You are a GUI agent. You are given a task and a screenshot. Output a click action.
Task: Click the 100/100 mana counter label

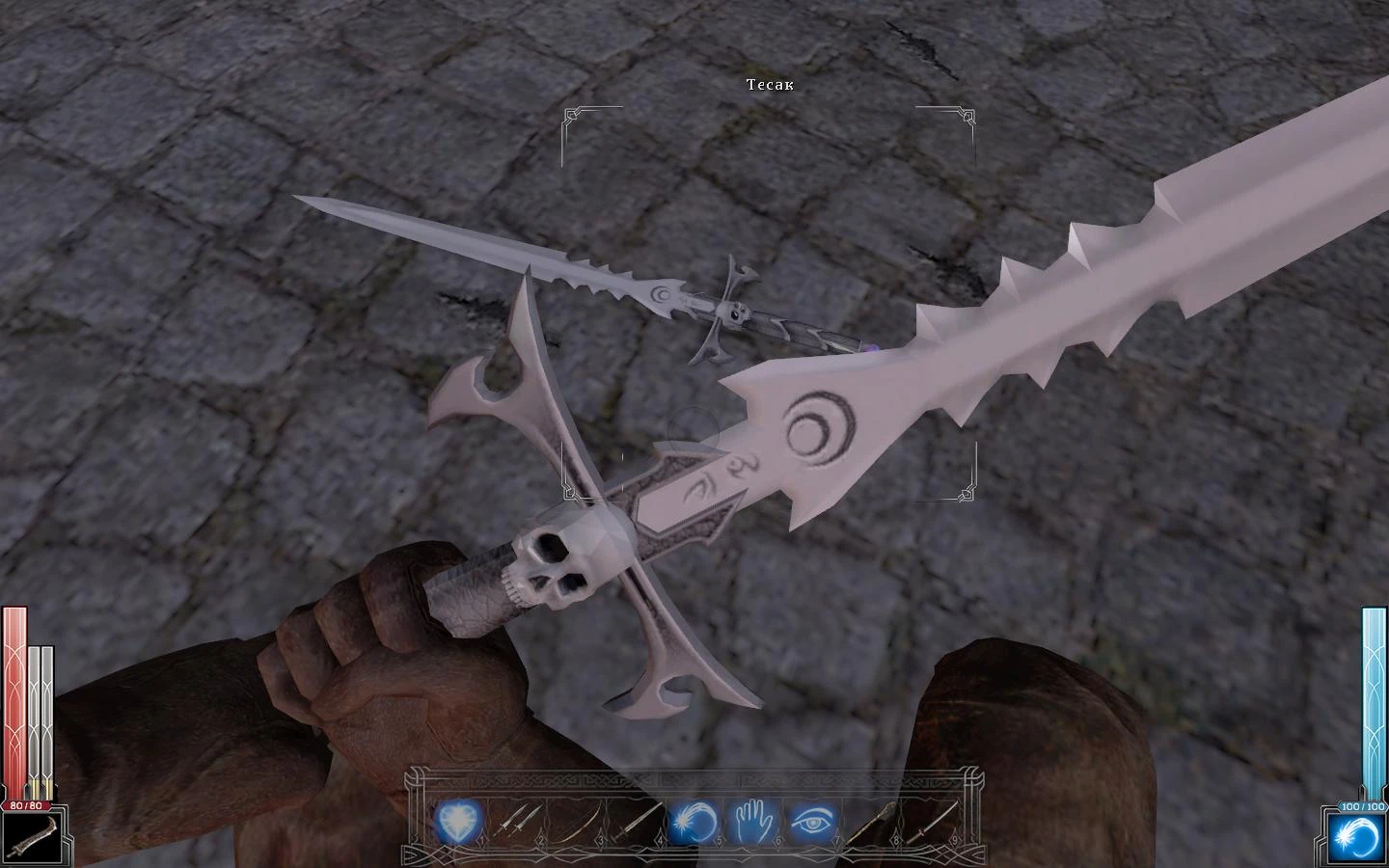click(x=1362, y=808)
